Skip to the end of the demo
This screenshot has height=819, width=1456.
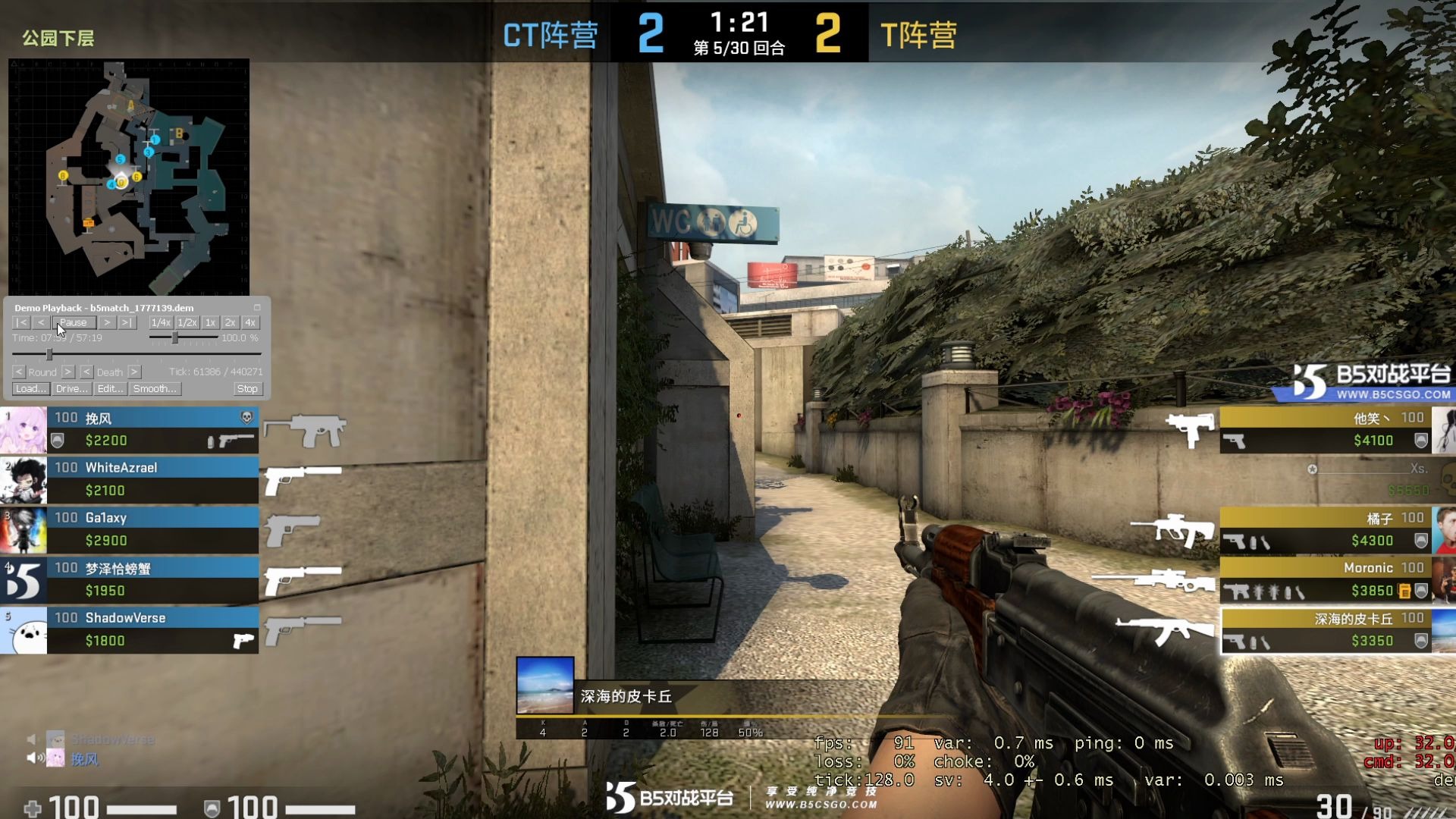[x=126, y=322]
